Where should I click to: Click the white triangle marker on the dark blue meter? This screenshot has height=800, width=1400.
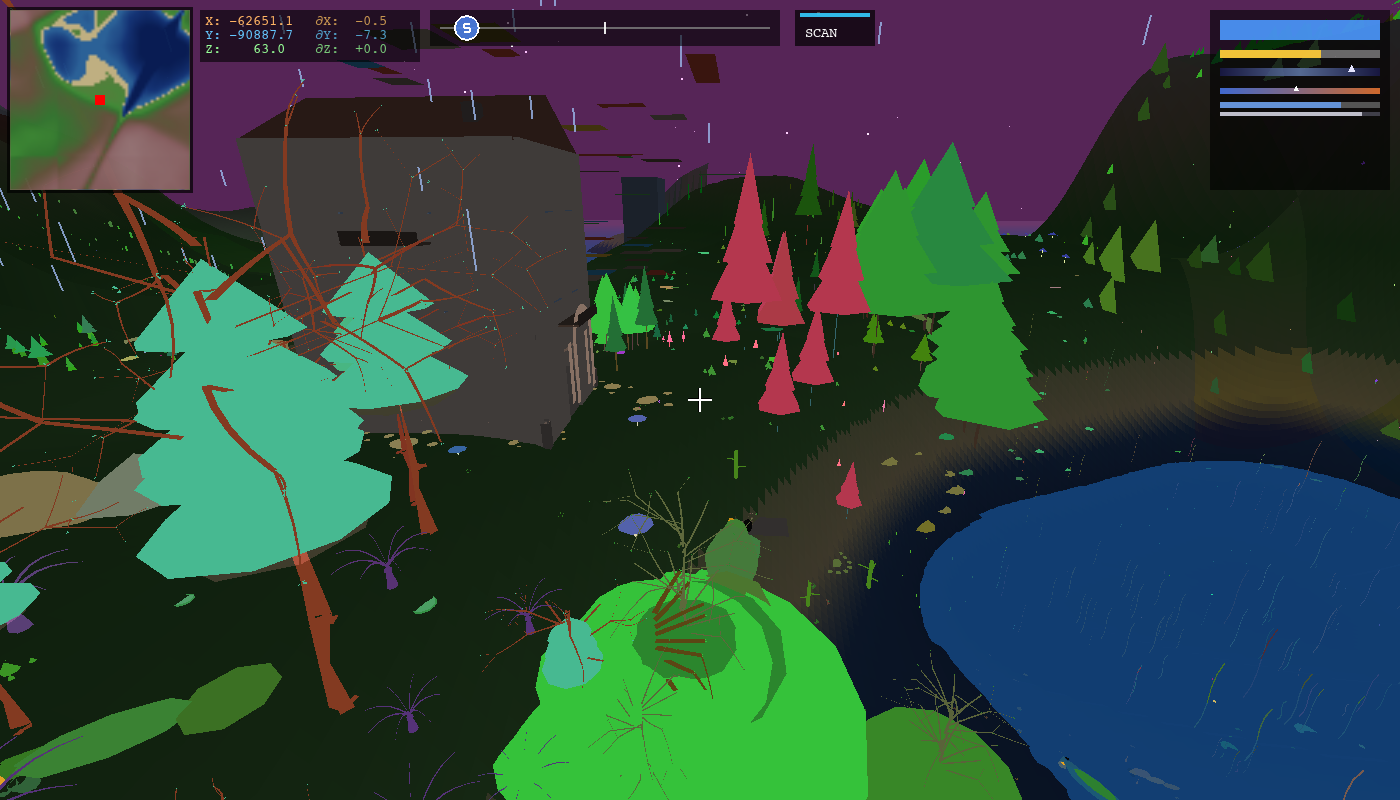[x=1351, y=69]
